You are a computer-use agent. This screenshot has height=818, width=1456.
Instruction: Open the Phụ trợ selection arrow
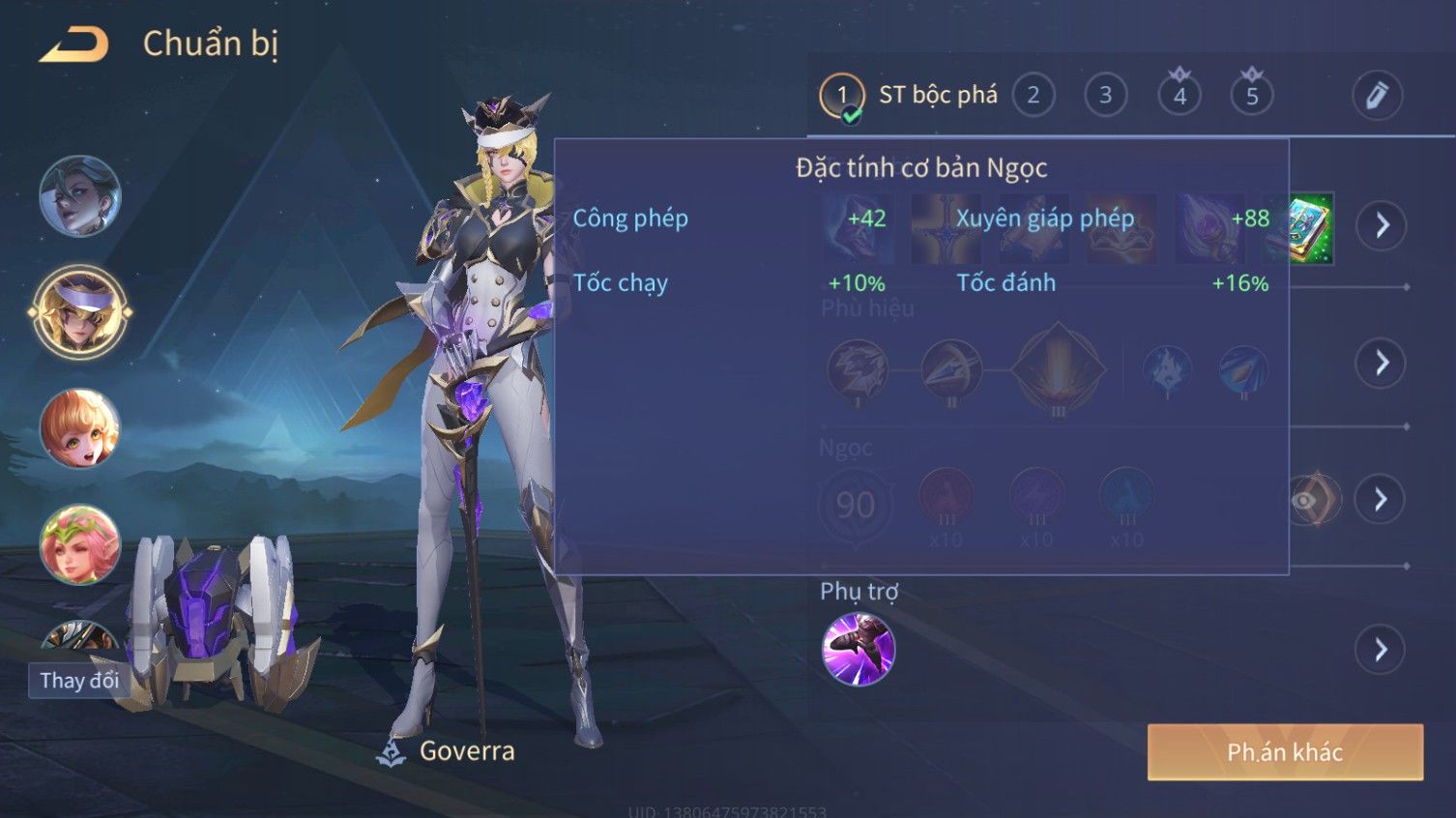[1381, 650]
